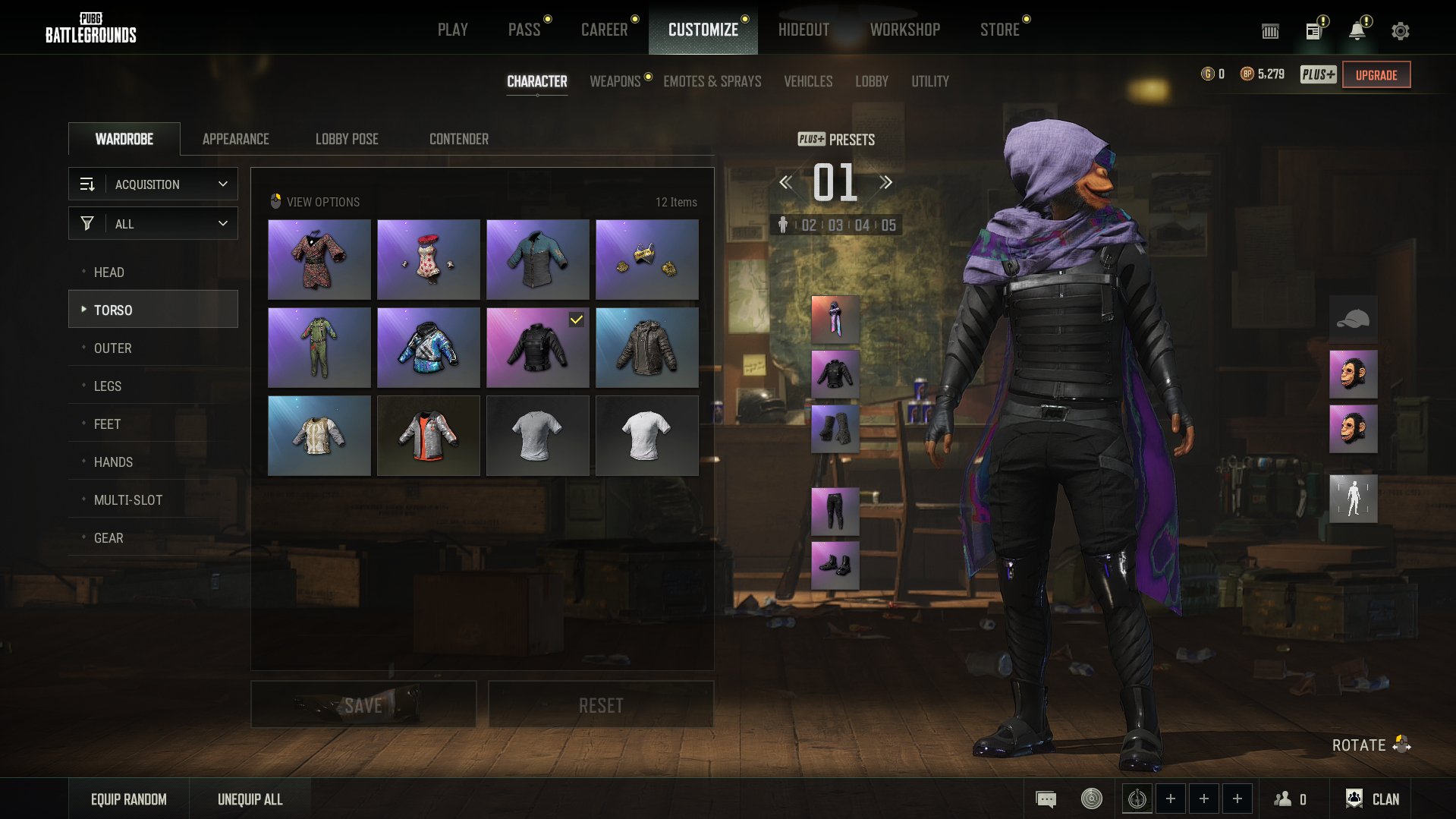Viewport: 1456px width, 819px height.
Task: Open the Clan panel
Action: click(1373, 799)
